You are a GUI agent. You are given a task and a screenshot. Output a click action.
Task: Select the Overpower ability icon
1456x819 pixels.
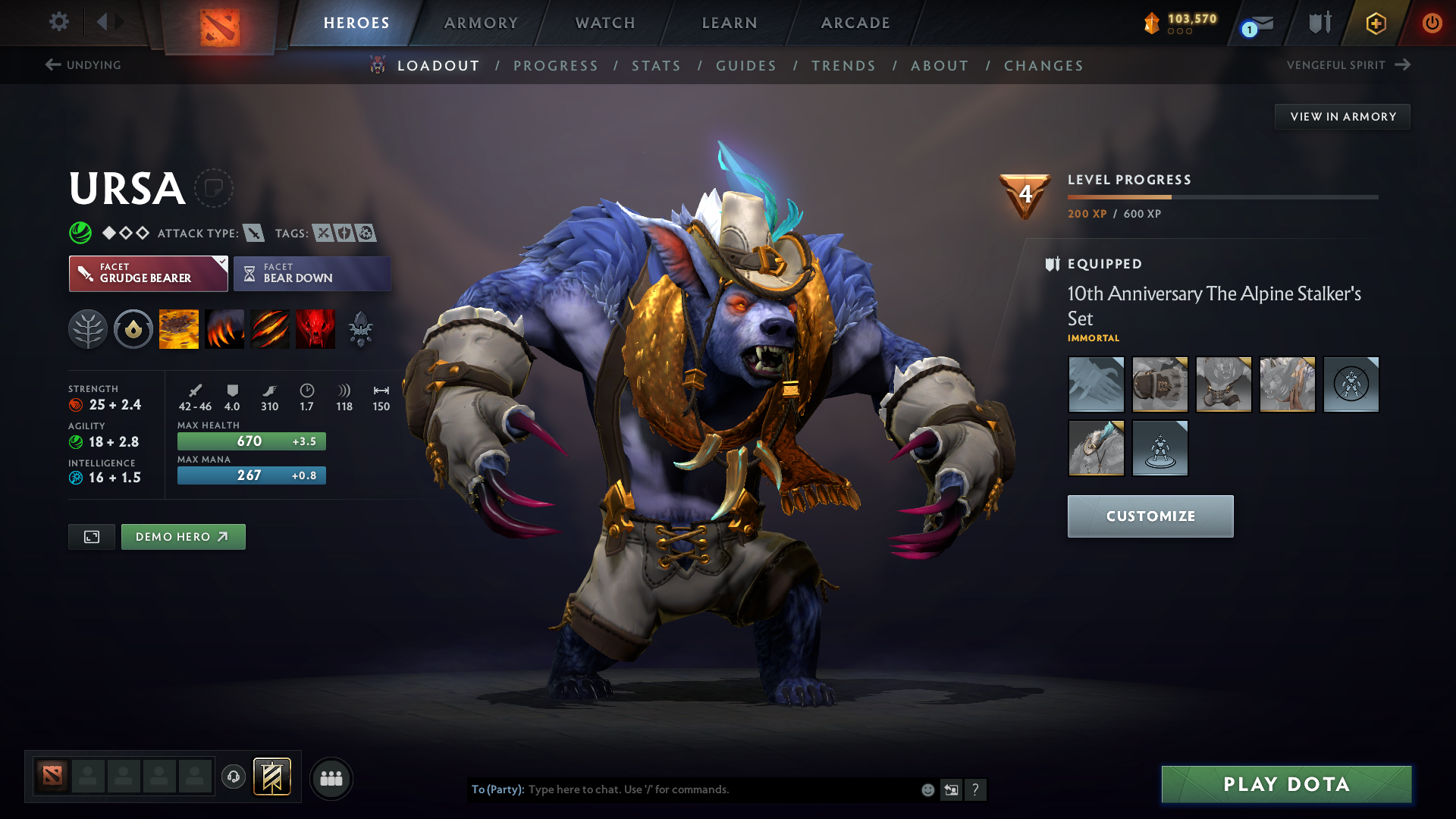coord(224,328)
